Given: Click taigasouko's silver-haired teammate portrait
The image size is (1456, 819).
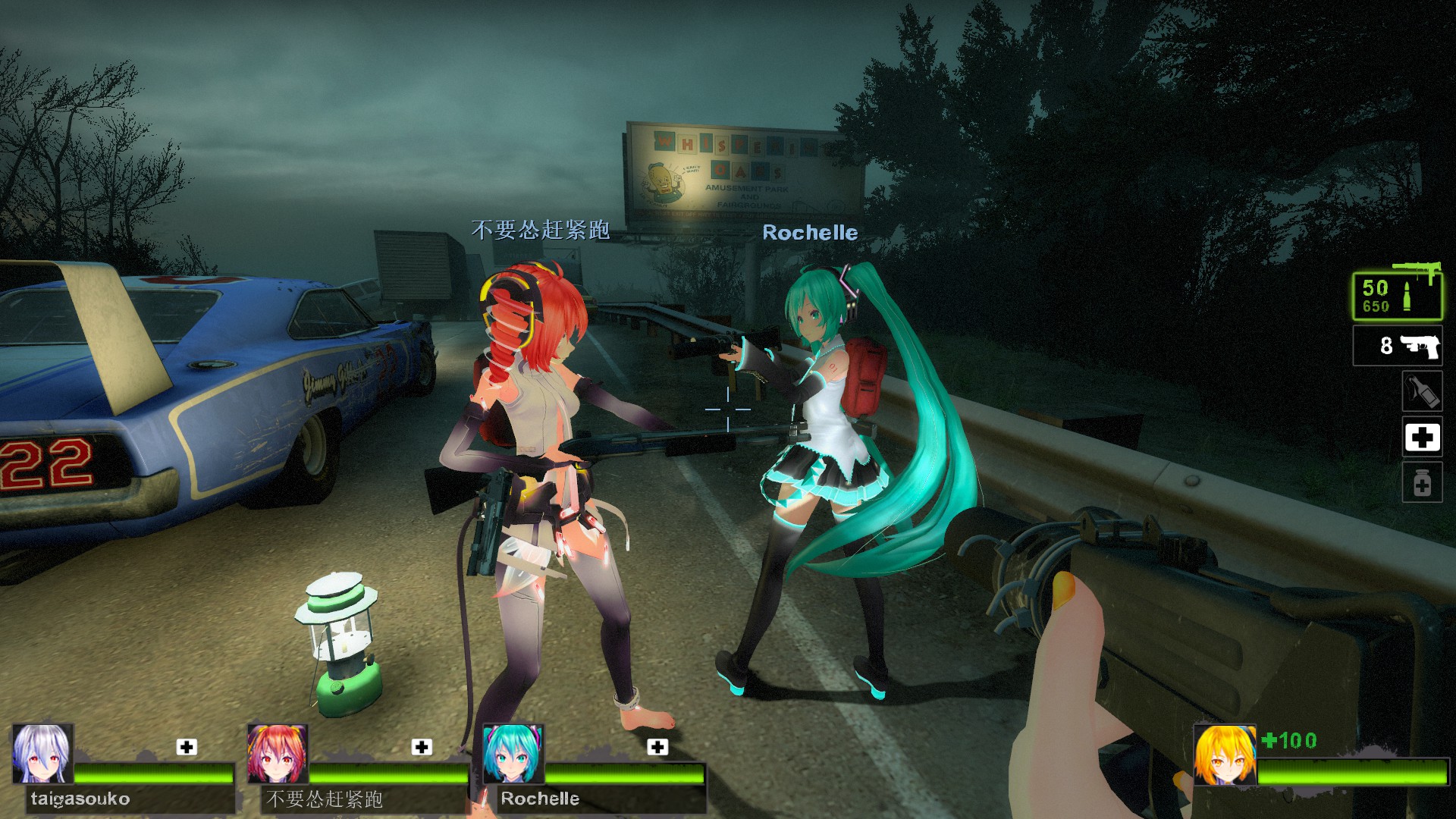Looking at the screenshot, I should (x=43, y=754).
